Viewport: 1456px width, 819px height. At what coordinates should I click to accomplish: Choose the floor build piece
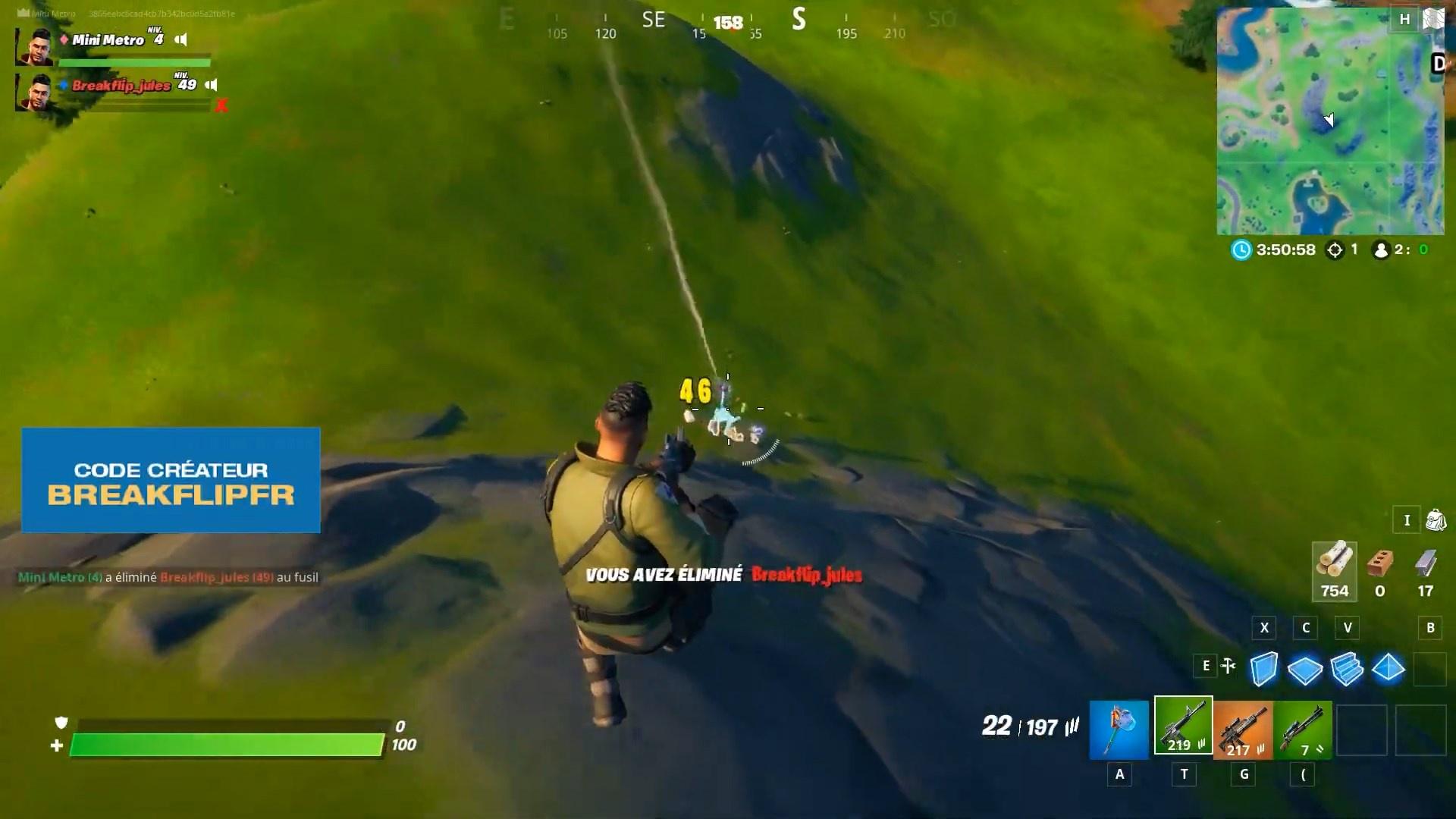point(1306,668)
